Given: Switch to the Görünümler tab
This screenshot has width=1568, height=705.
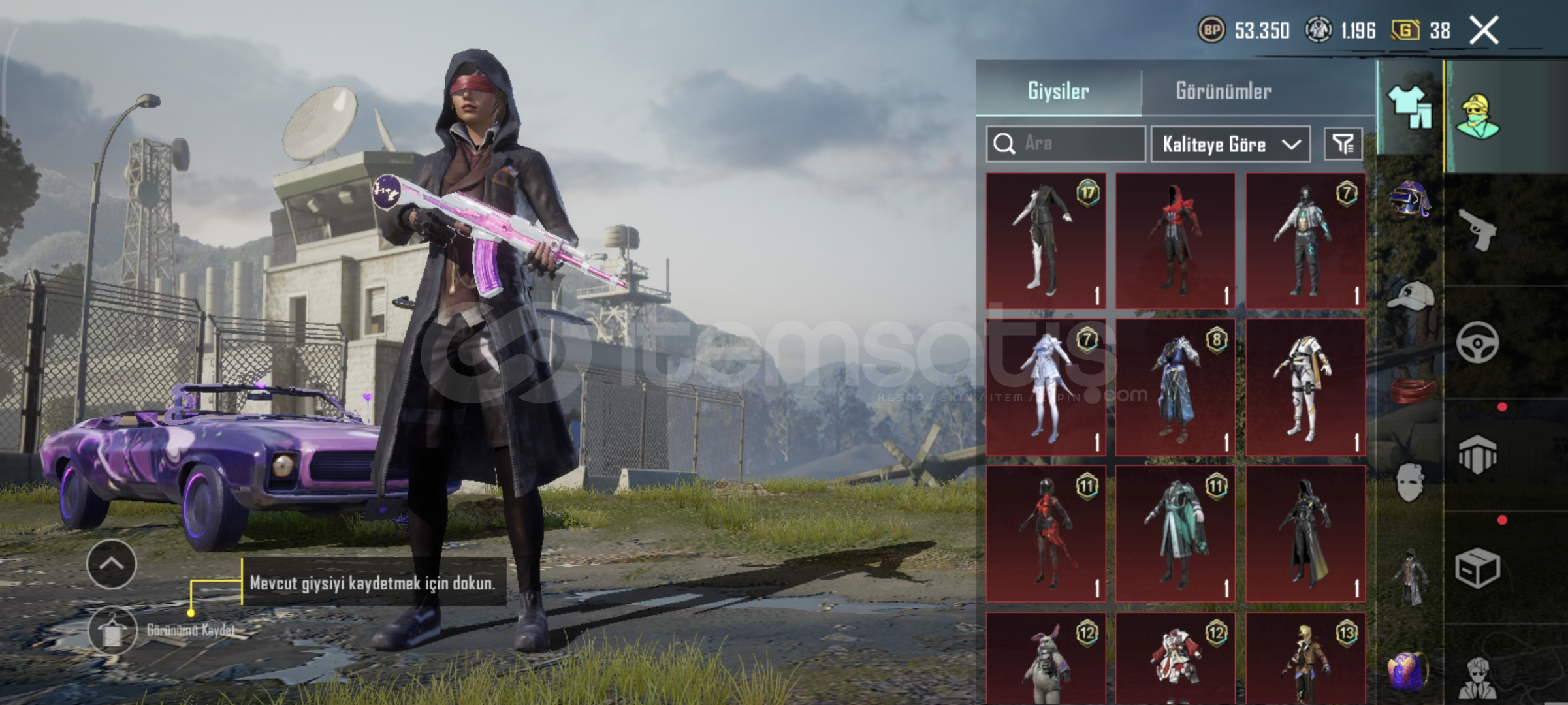Looking at the screenshot, I should point(1223,90).
